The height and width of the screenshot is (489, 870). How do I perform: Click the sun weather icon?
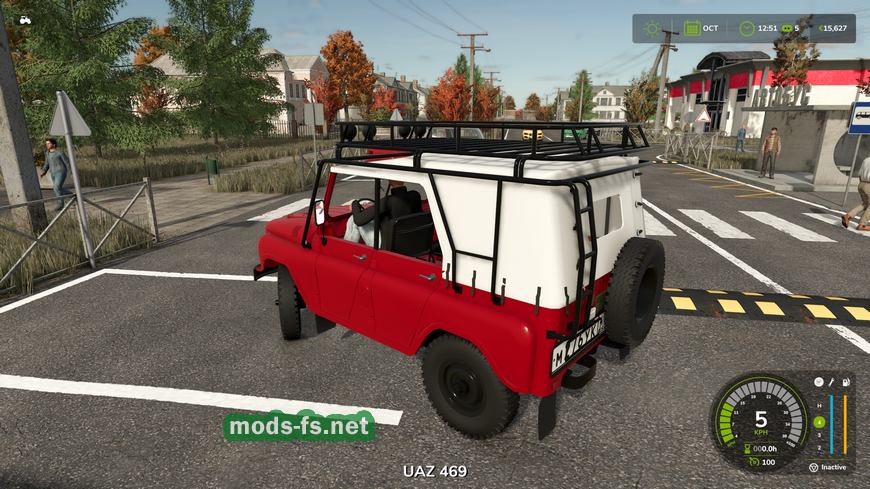point(653,28)
